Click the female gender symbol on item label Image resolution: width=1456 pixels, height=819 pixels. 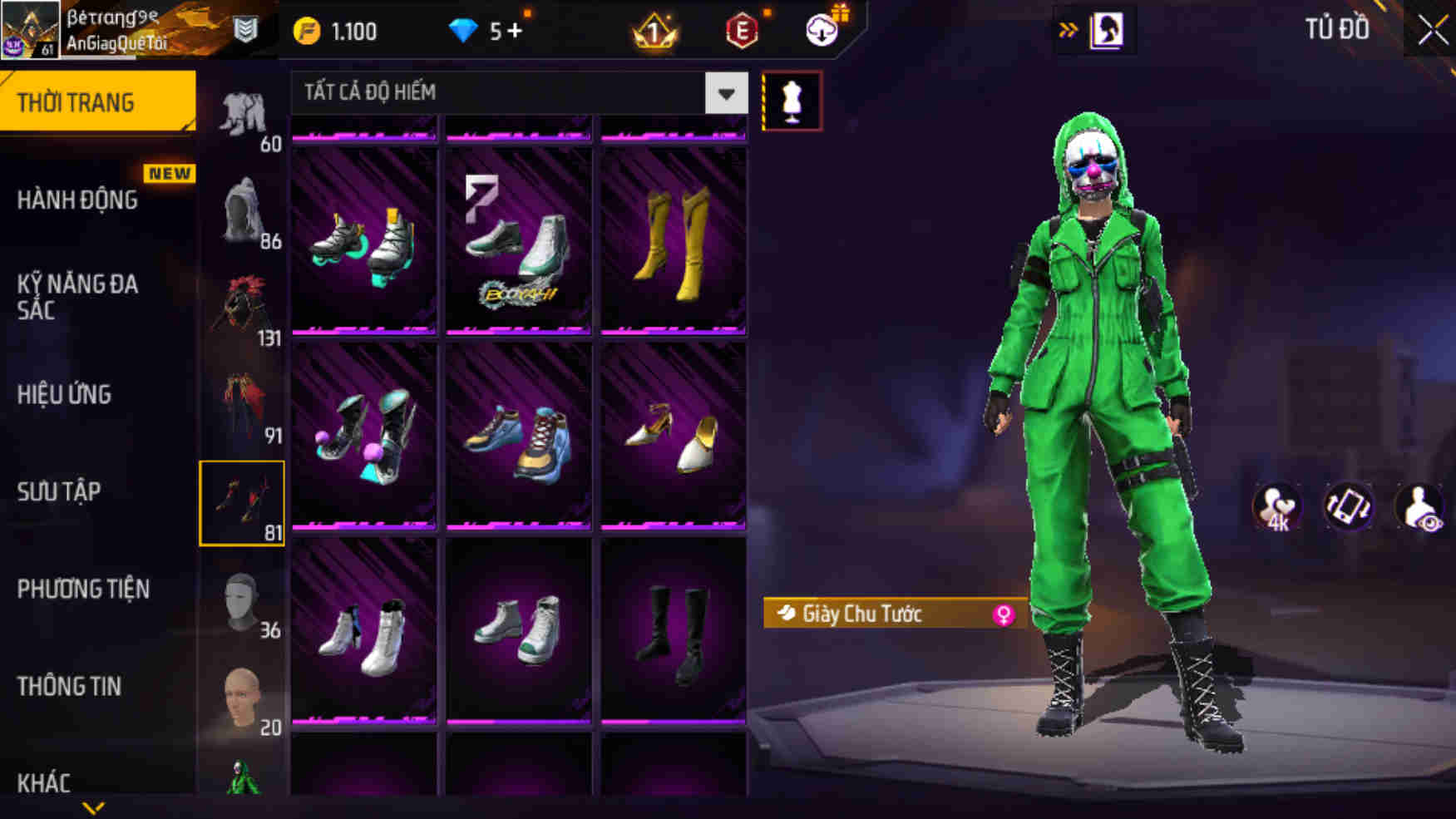[1007, 614]
